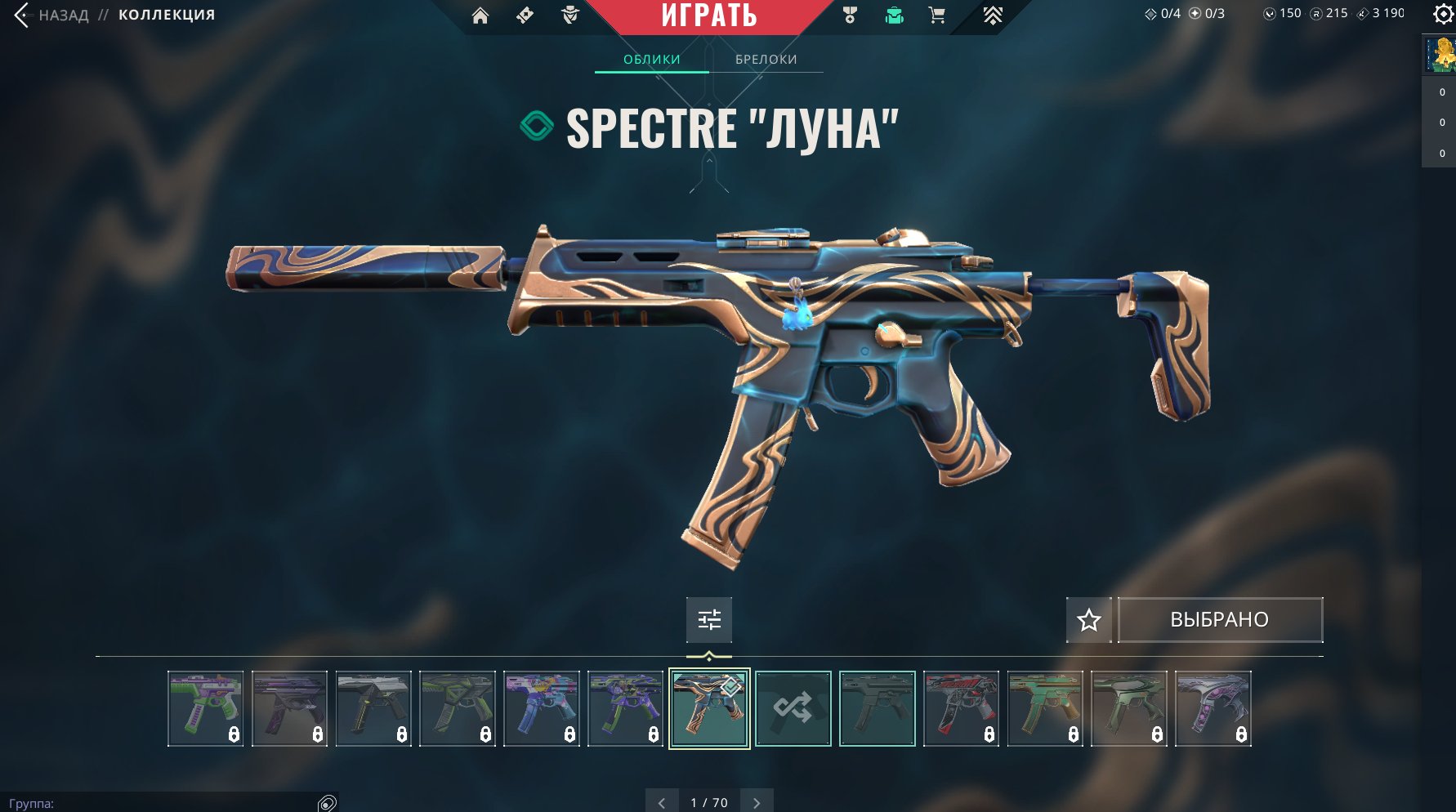
Task: Click the ВЫБРАНО button
Action: point(1220,620)
